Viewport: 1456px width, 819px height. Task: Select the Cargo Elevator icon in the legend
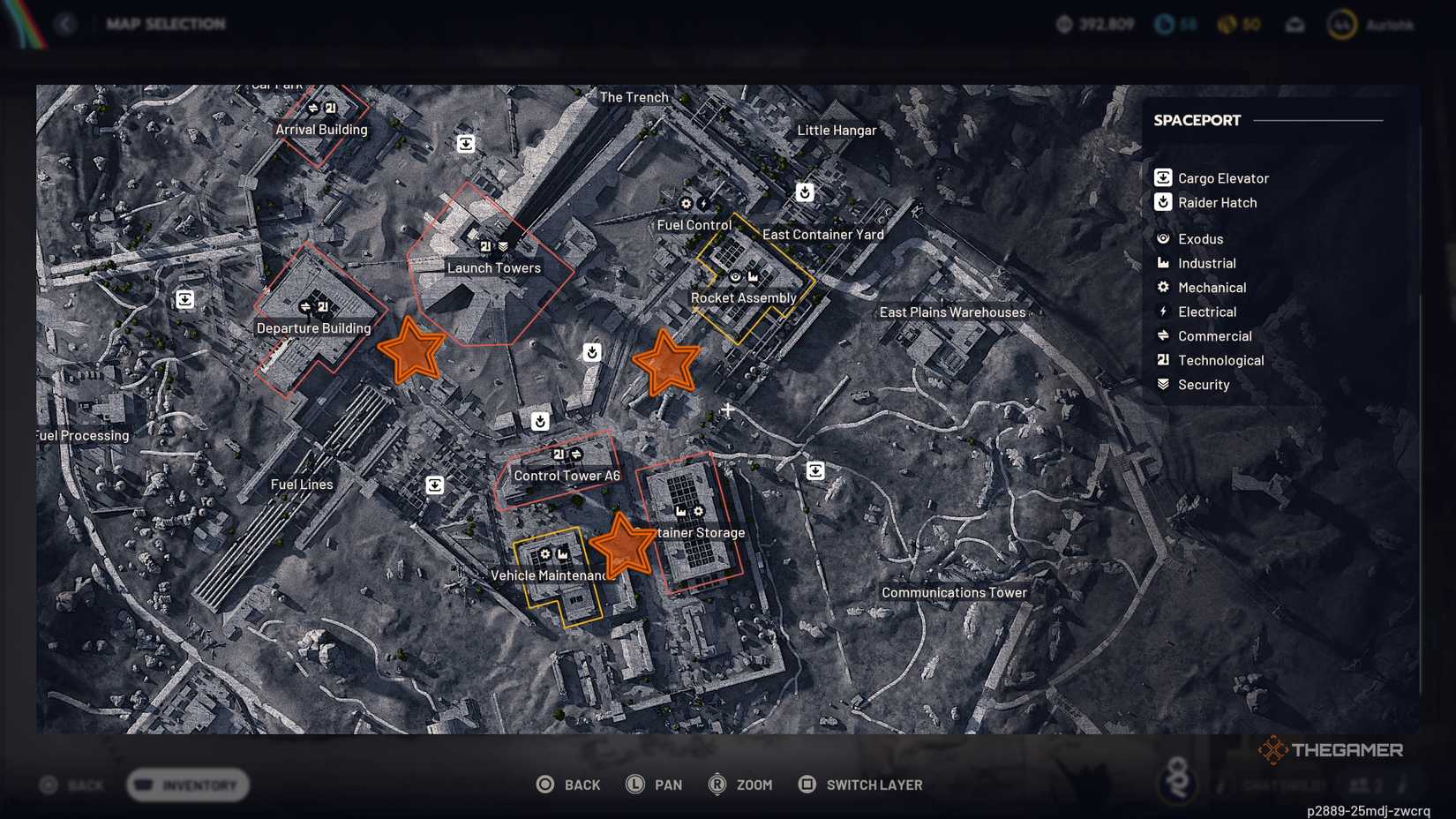1163,177
